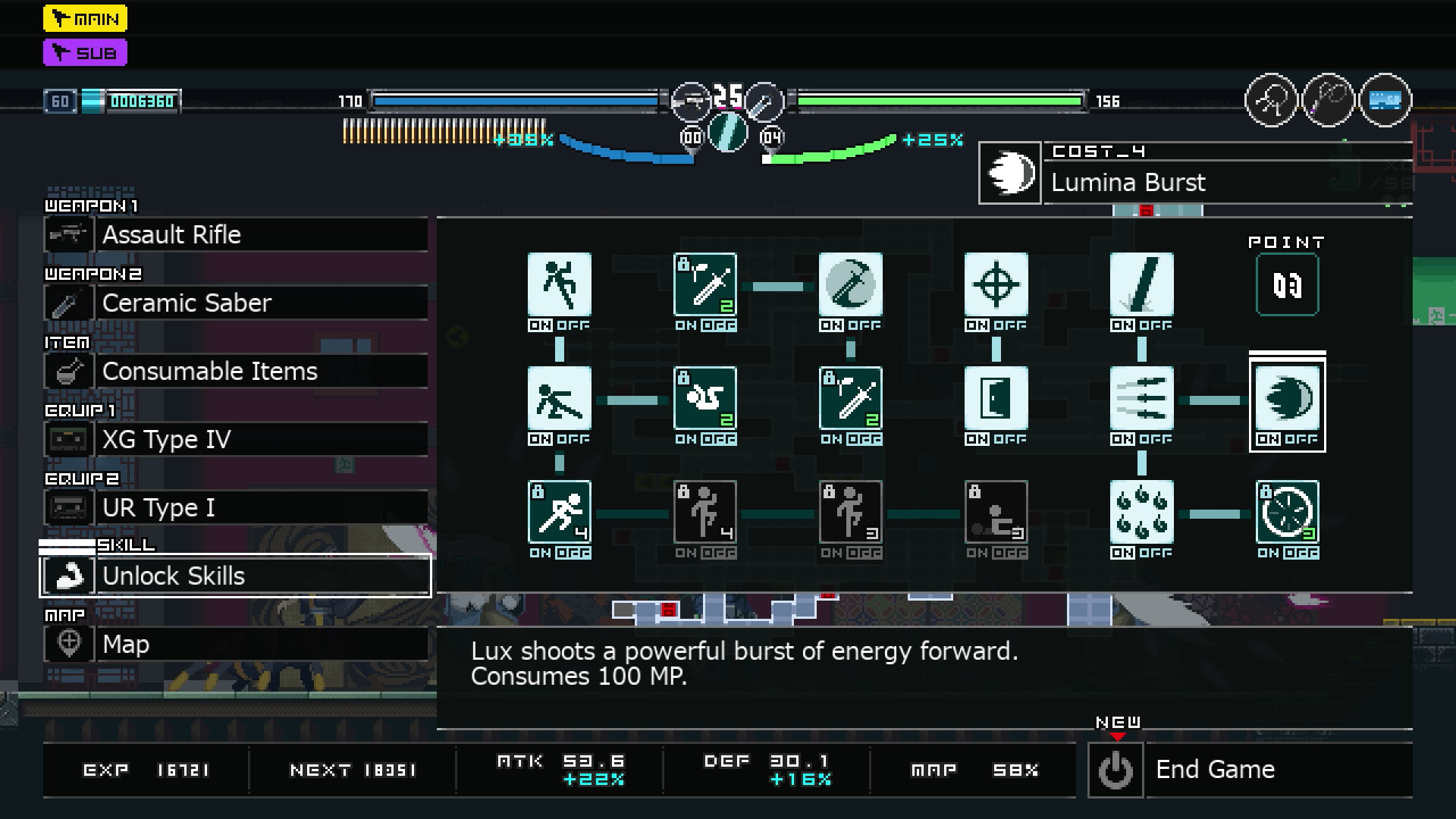Pick the triple arrows skill node
Viewport: 1456px width, 819px height.
(1141, 399)
